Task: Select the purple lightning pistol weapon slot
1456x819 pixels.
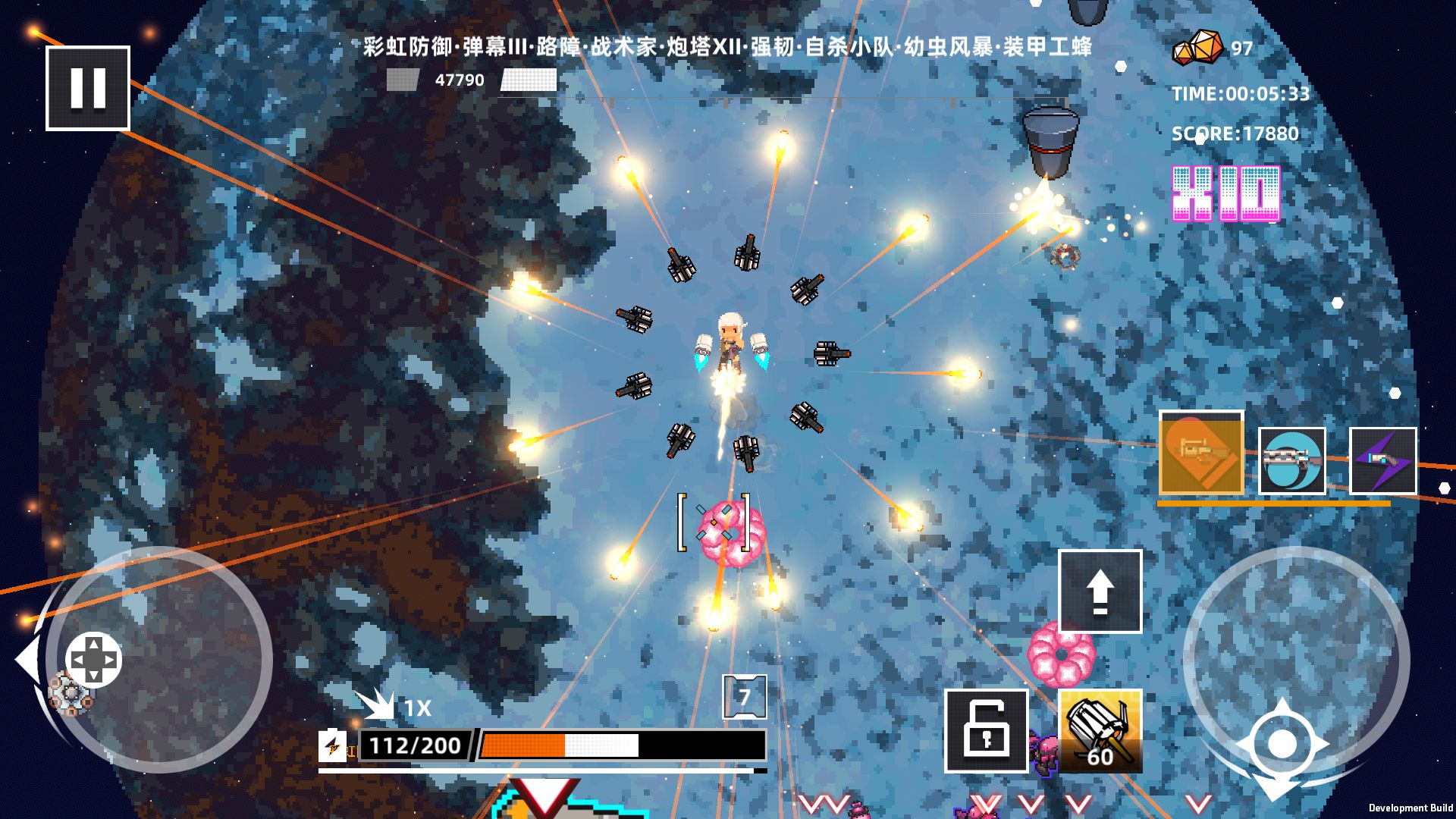Action: coord(1384,461)
